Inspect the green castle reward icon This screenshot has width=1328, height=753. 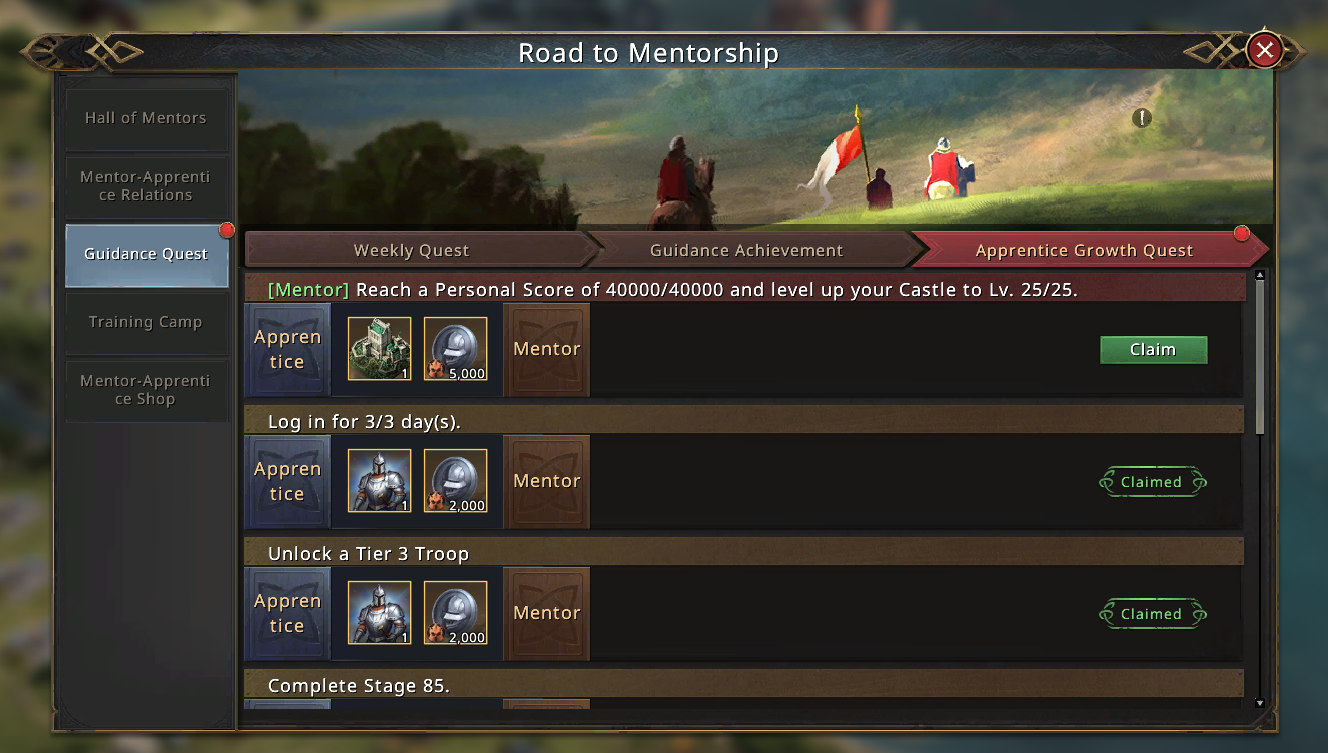coord(380,349)
